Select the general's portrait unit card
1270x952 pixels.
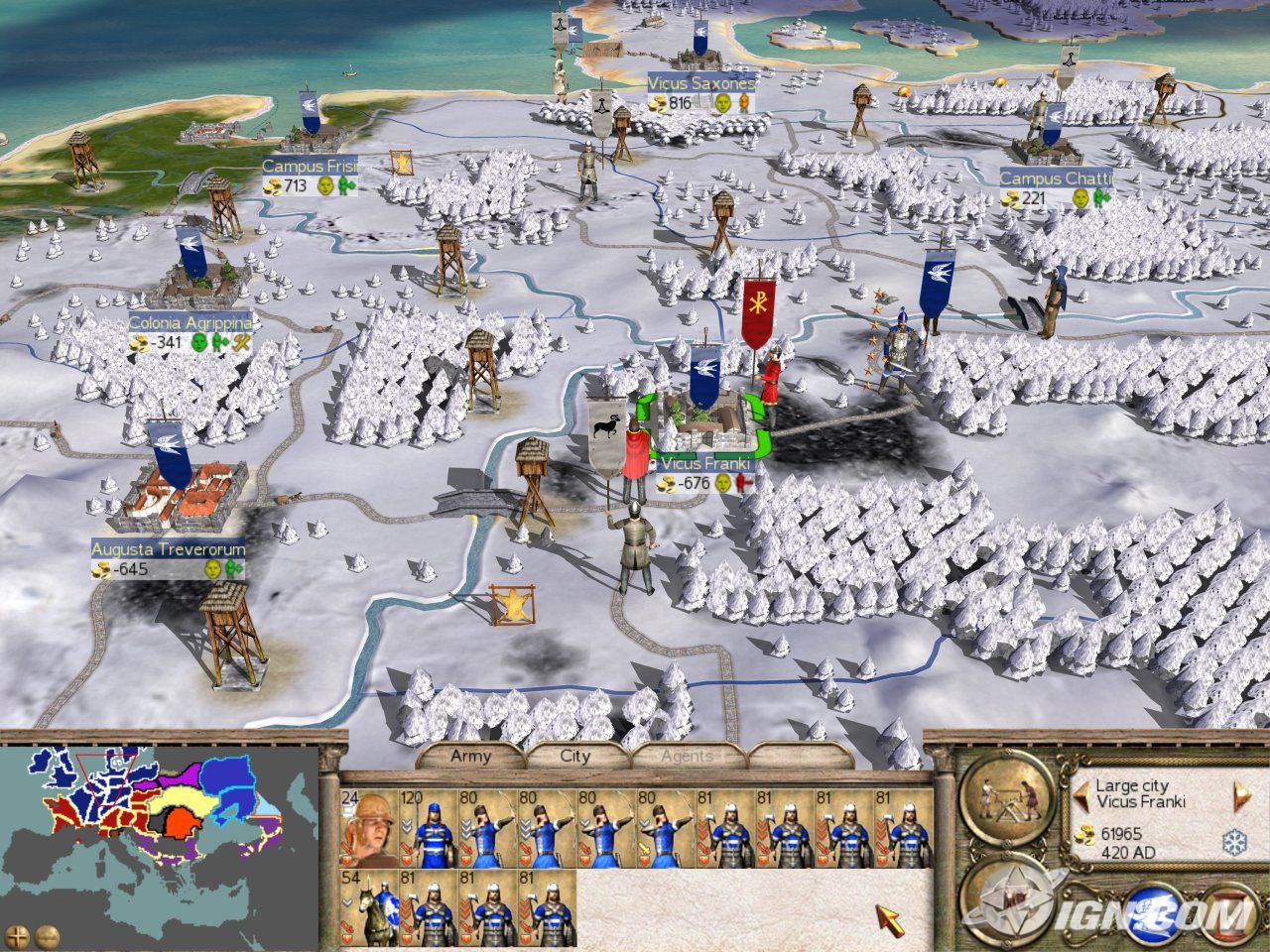pos(368,827)
